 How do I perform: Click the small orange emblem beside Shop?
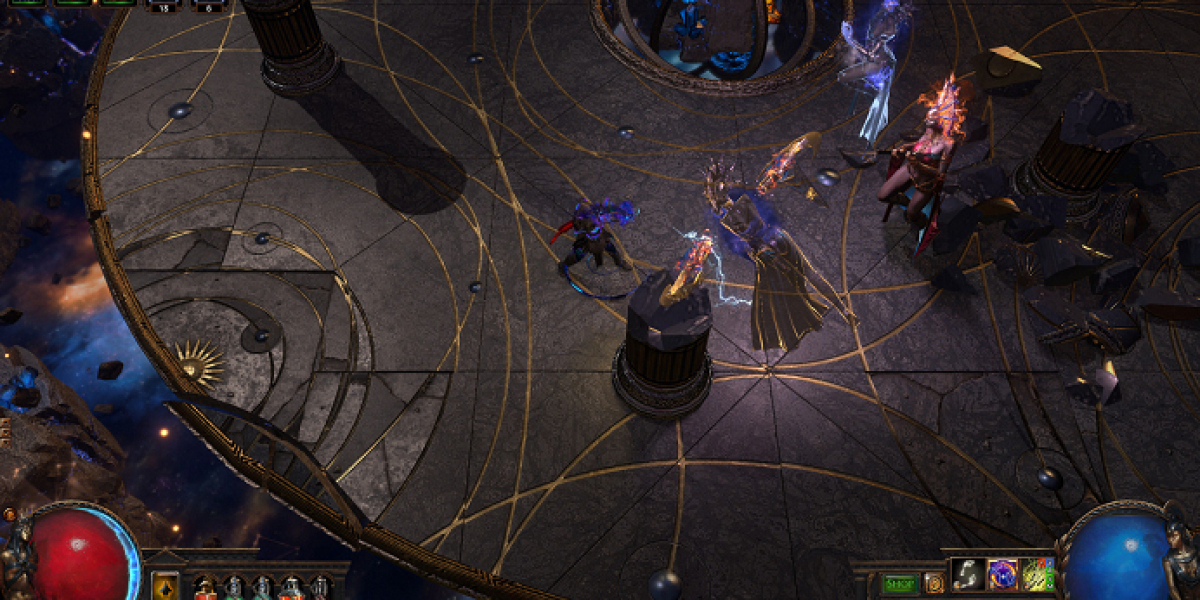[x=934, y=583]
